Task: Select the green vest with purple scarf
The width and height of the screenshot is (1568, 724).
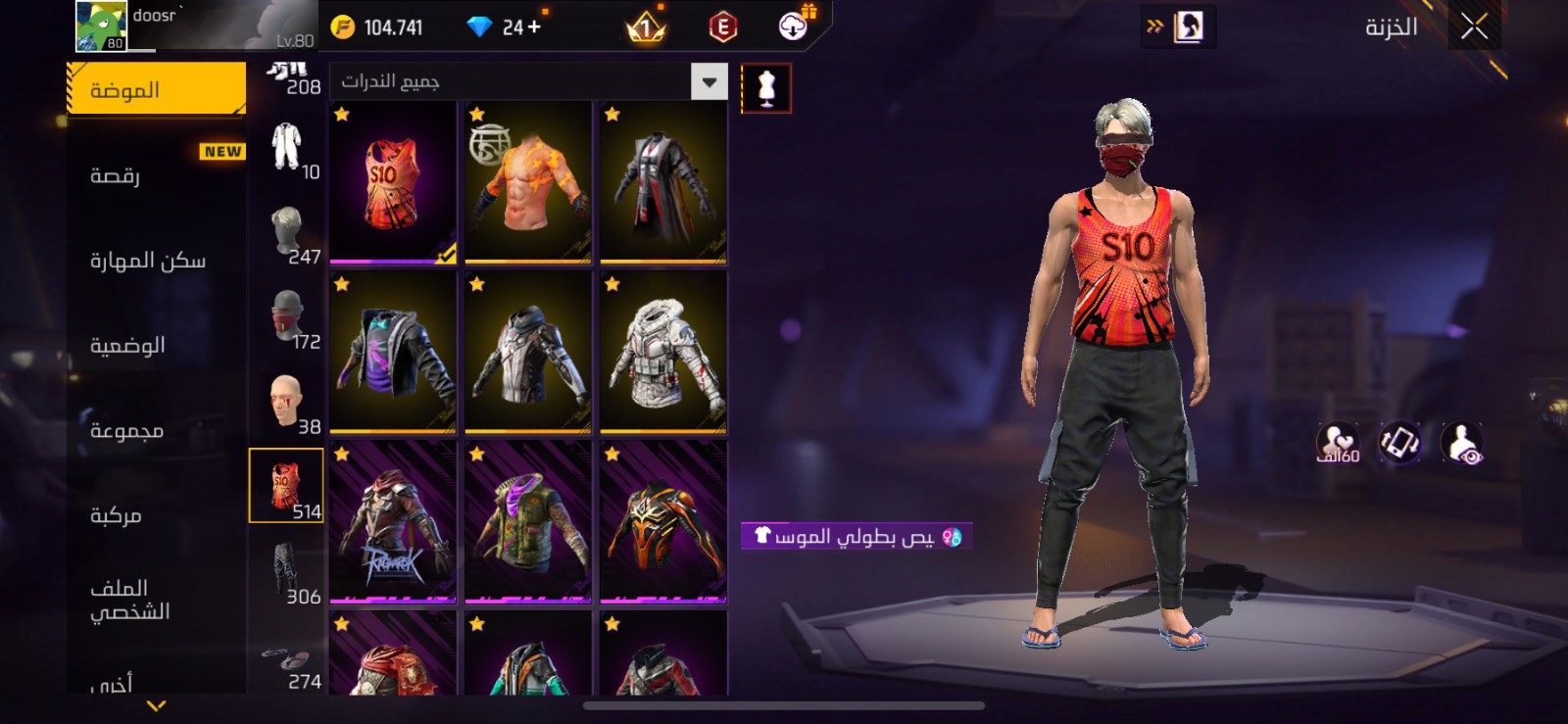Action: click(528, 522)
